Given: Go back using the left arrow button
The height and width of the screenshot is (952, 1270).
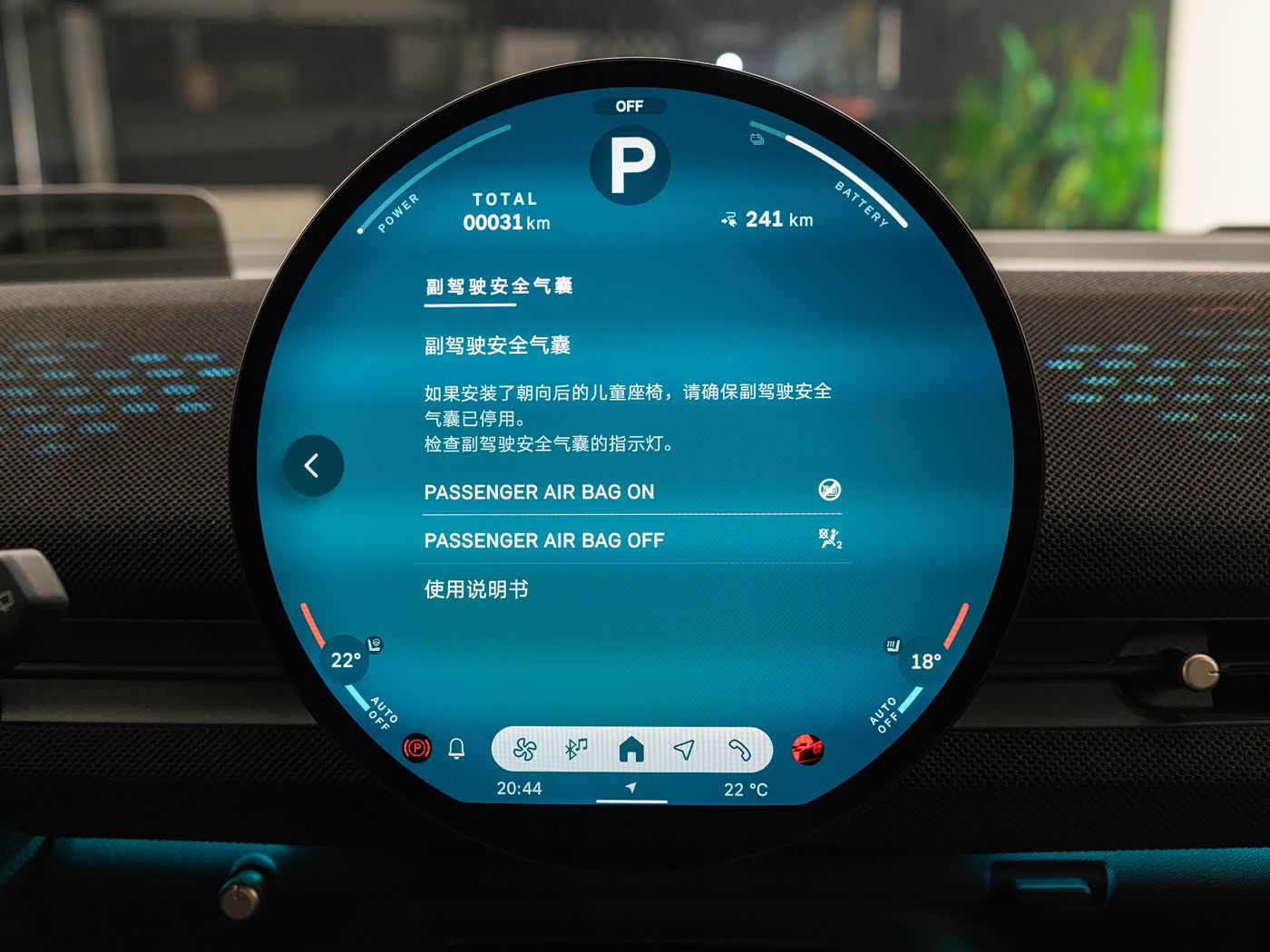Looking at the screenshot, I should coord(313,466).
